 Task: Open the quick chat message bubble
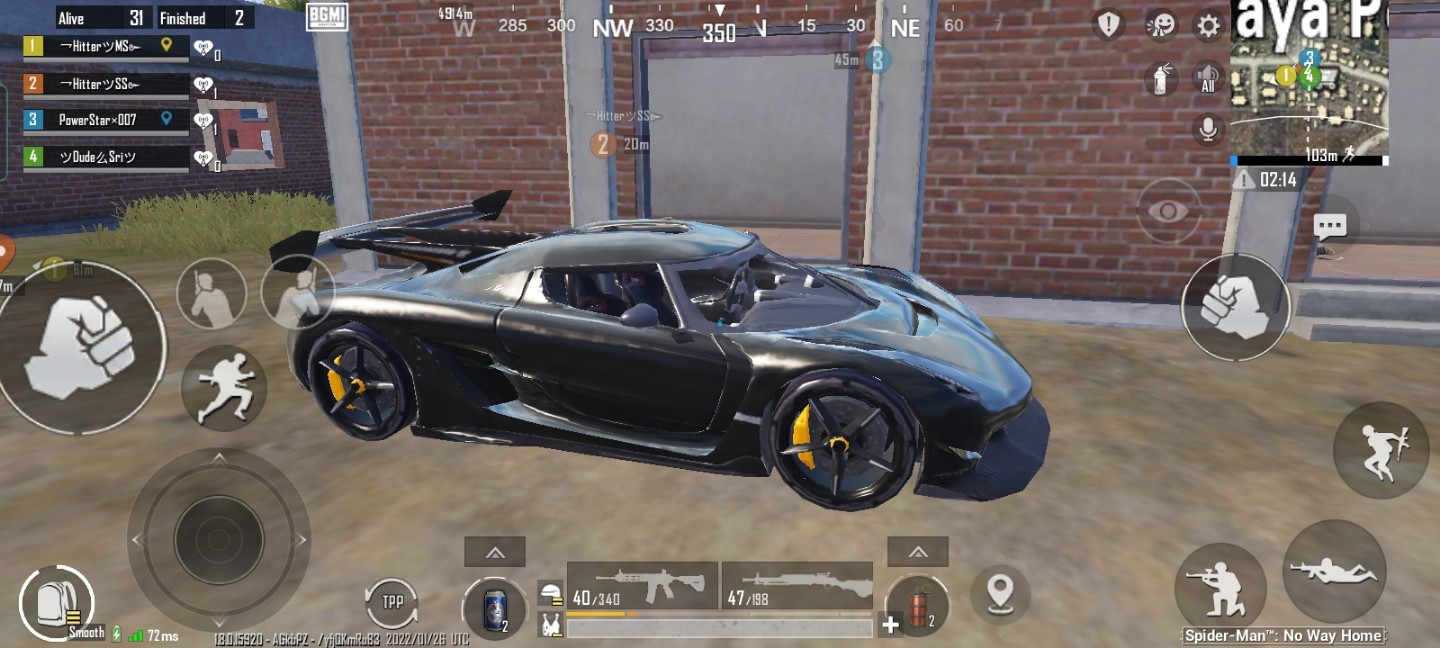[1329, 225]
